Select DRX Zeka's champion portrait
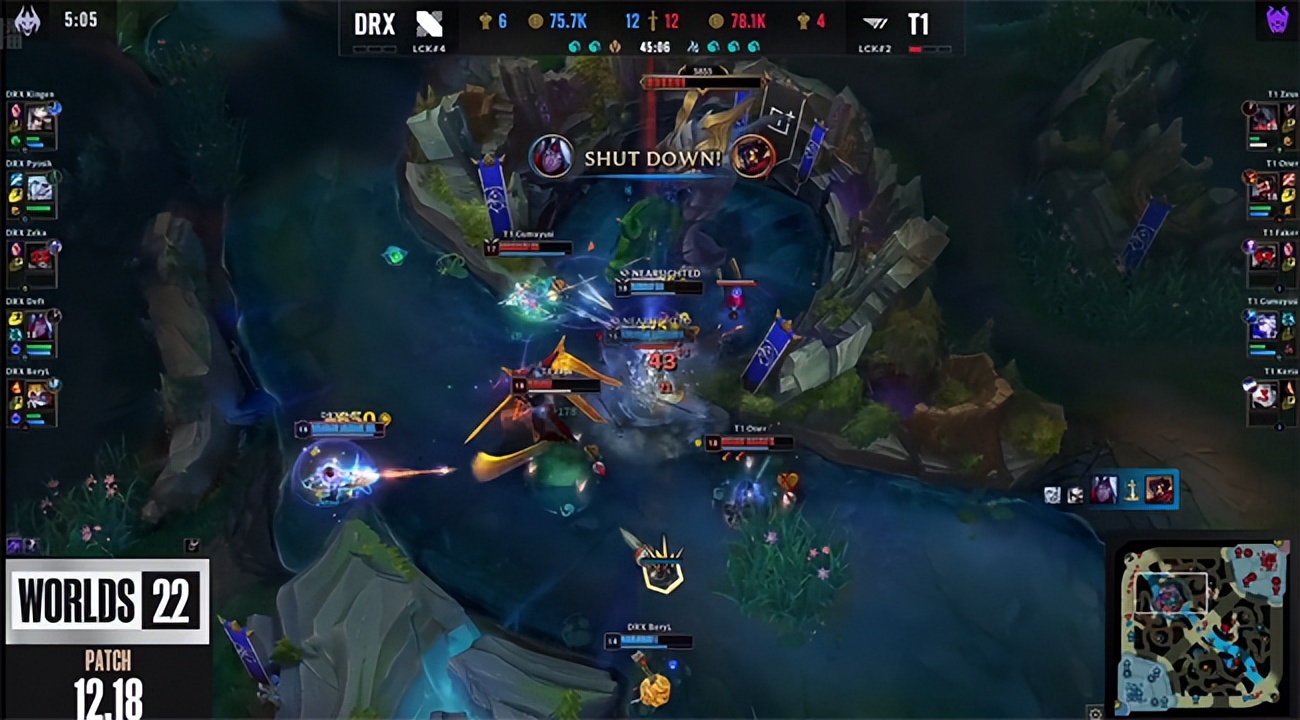 pos(41,258)
